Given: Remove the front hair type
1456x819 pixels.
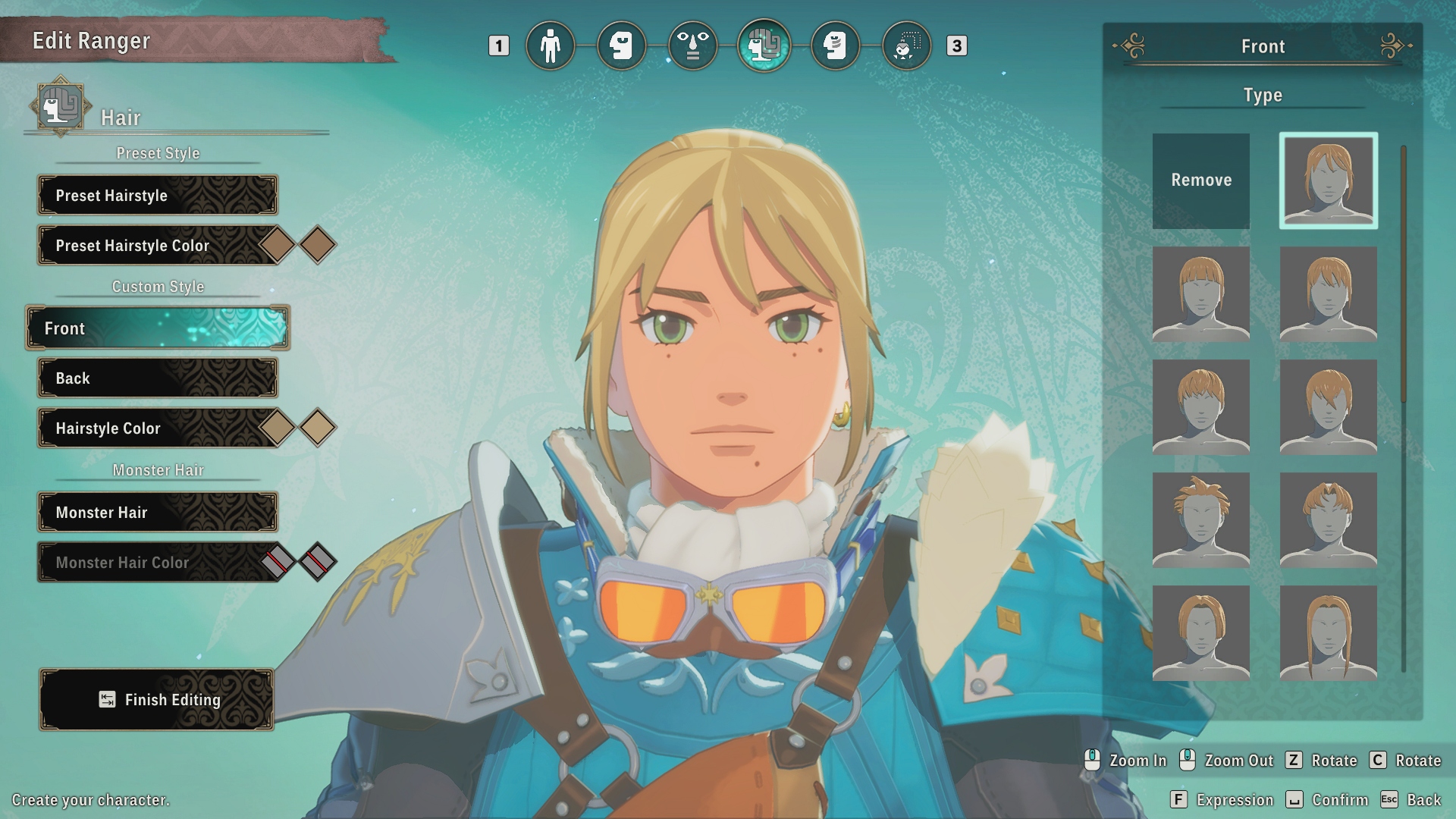Looking at the screenshot, I should point(1200,180).
